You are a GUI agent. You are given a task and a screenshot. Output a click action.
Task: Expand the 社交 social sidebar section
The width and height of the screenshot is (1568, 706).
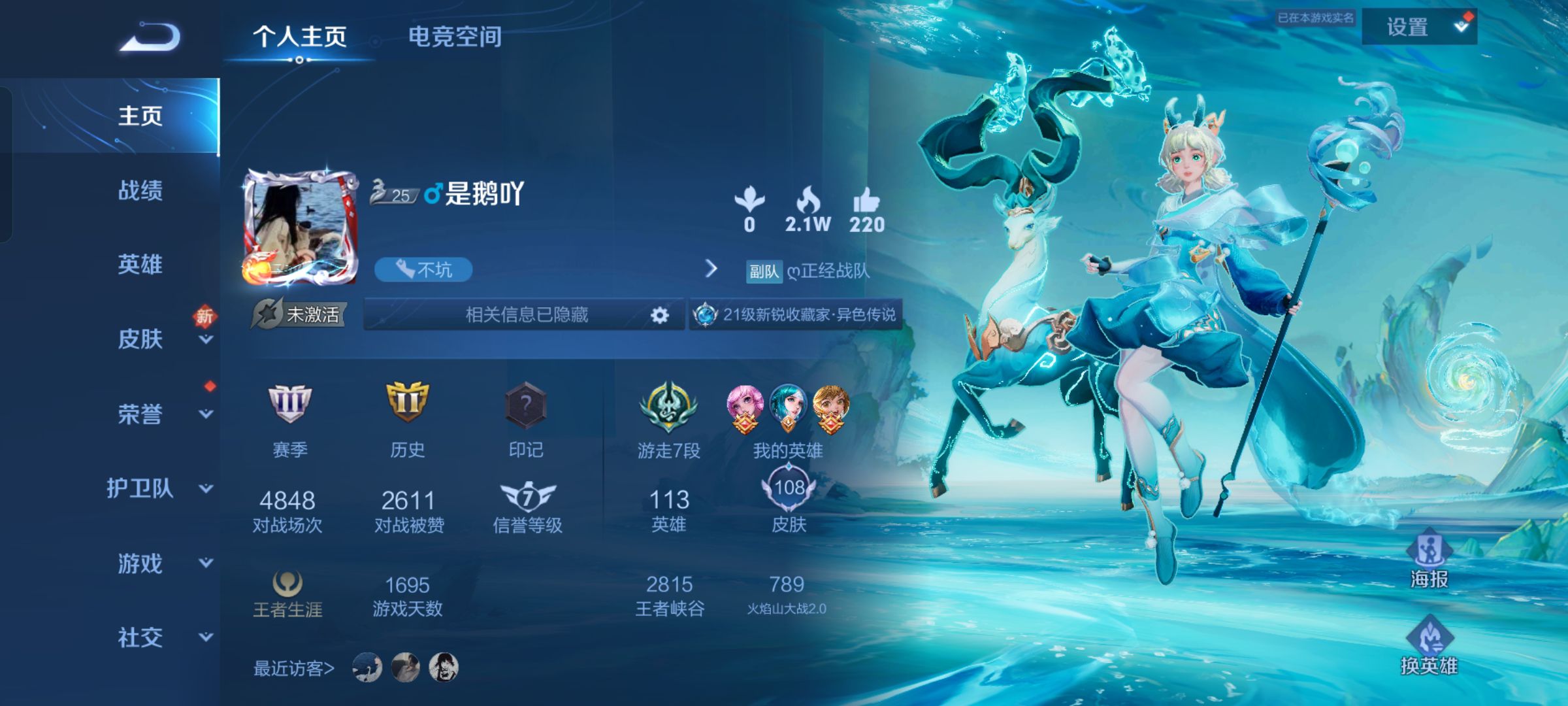(139, 636)
